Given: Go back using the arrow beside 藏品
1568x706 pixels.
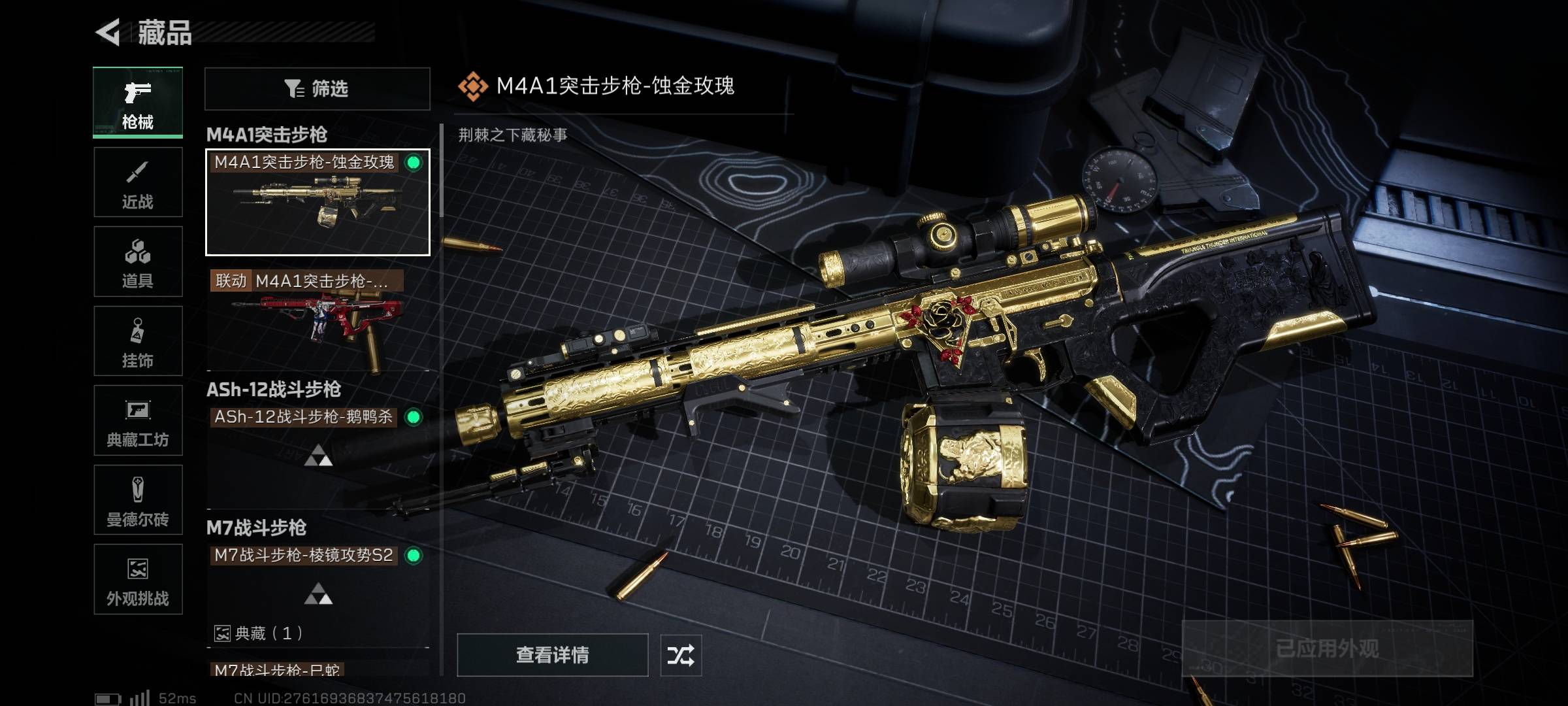Looking at the screenshot, I should point(108,32).
